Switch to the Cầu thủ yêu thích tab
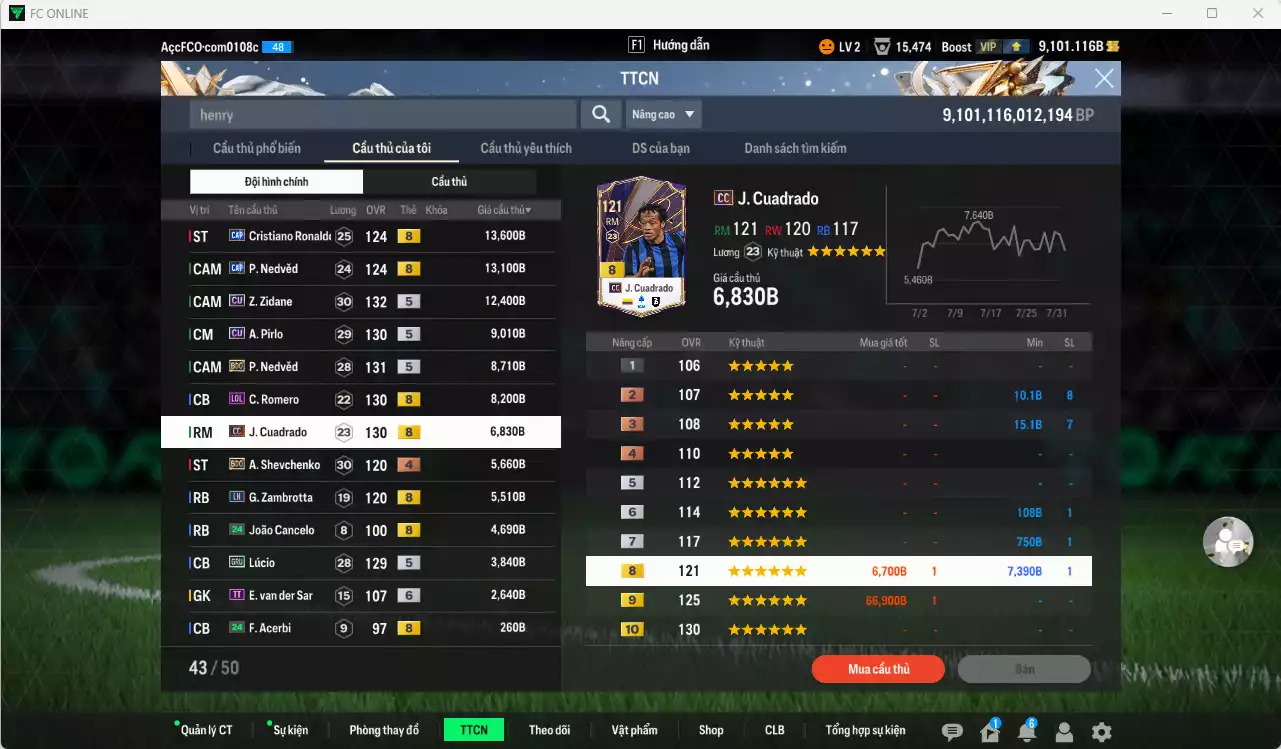Viewport: 1281px width, 749px height. [x=524, y=147]
